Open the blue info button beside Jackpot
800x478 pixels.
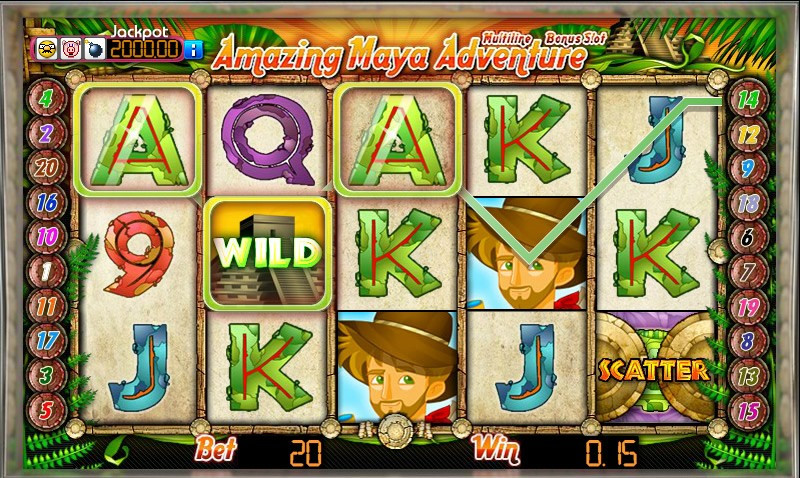point(195,48)
